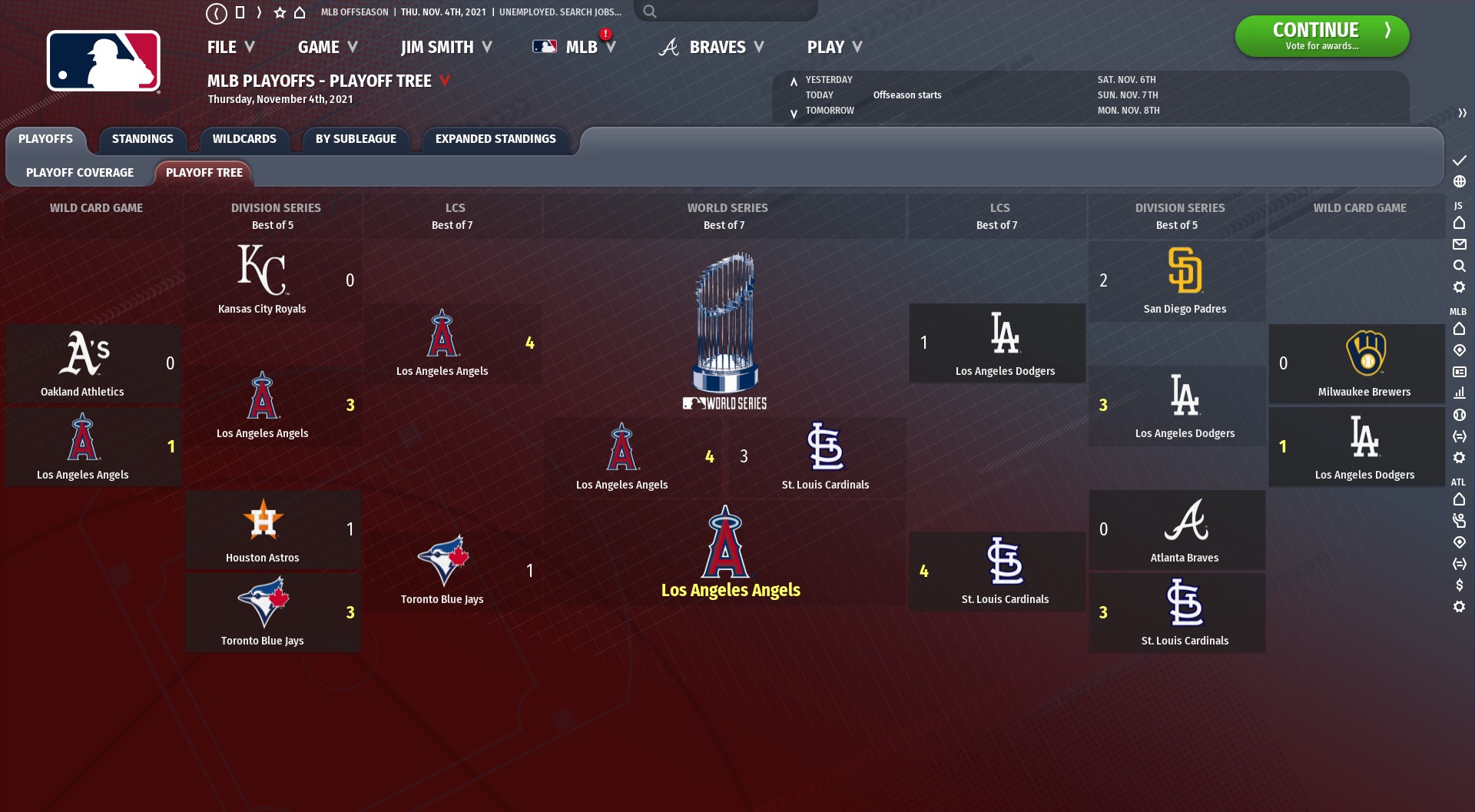Open the Jim Smith manager menu
The width and height of the screenshot is (1475, 812).
click(x=446, y=48)
